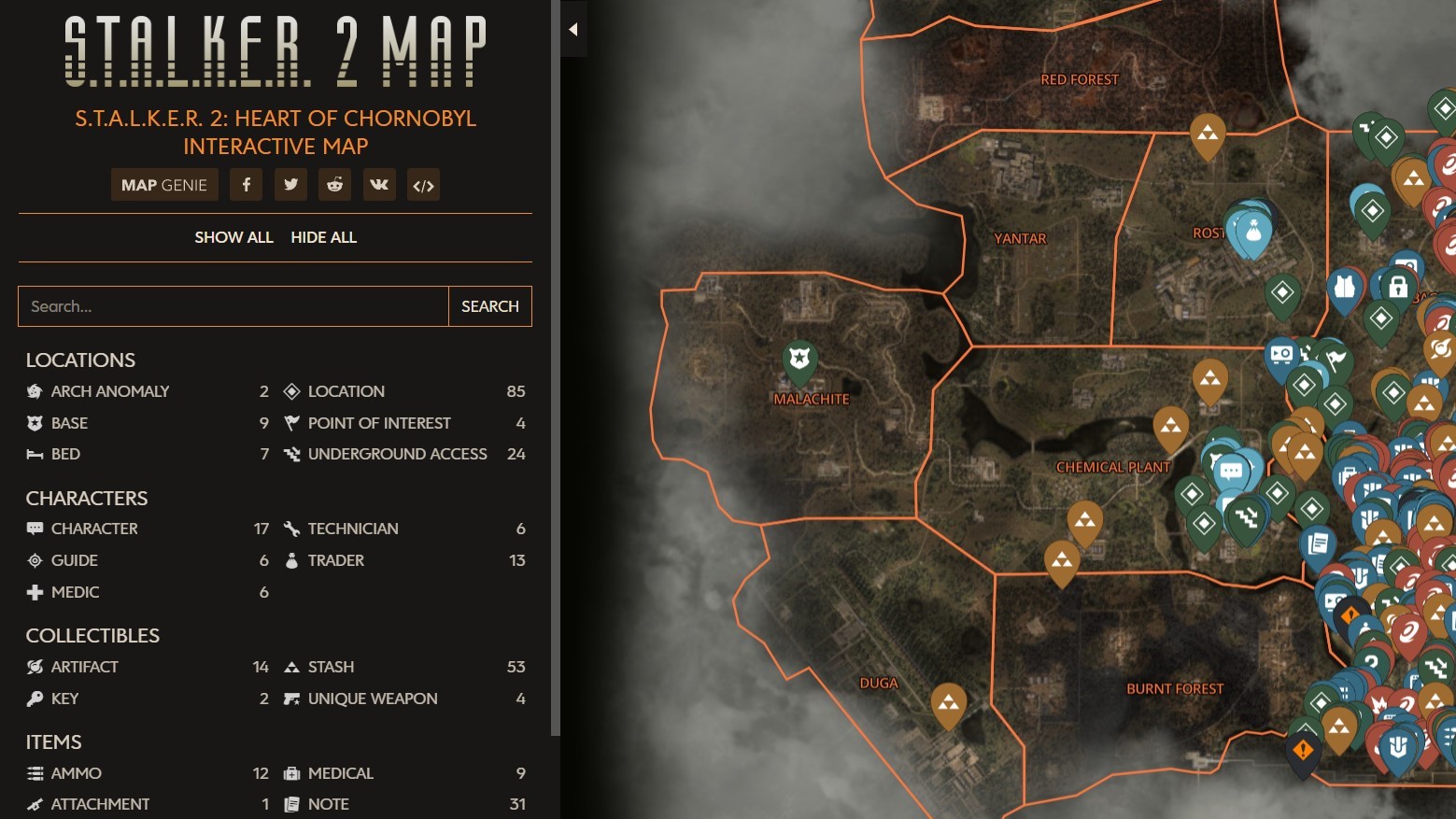
Task: Open the Facebook share icon
Action: (x=246, y=184)
